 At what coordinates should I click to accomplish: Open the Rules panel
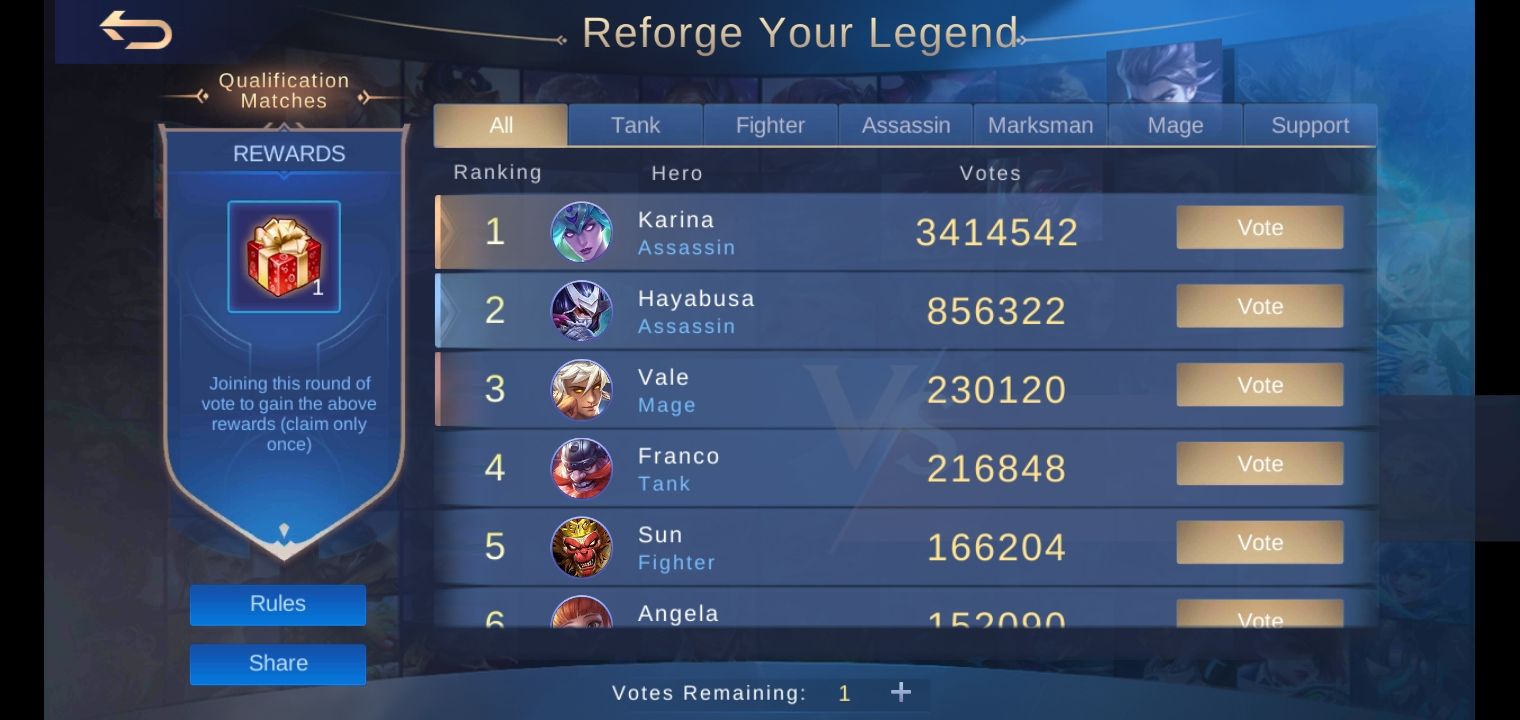coord(277,604)
